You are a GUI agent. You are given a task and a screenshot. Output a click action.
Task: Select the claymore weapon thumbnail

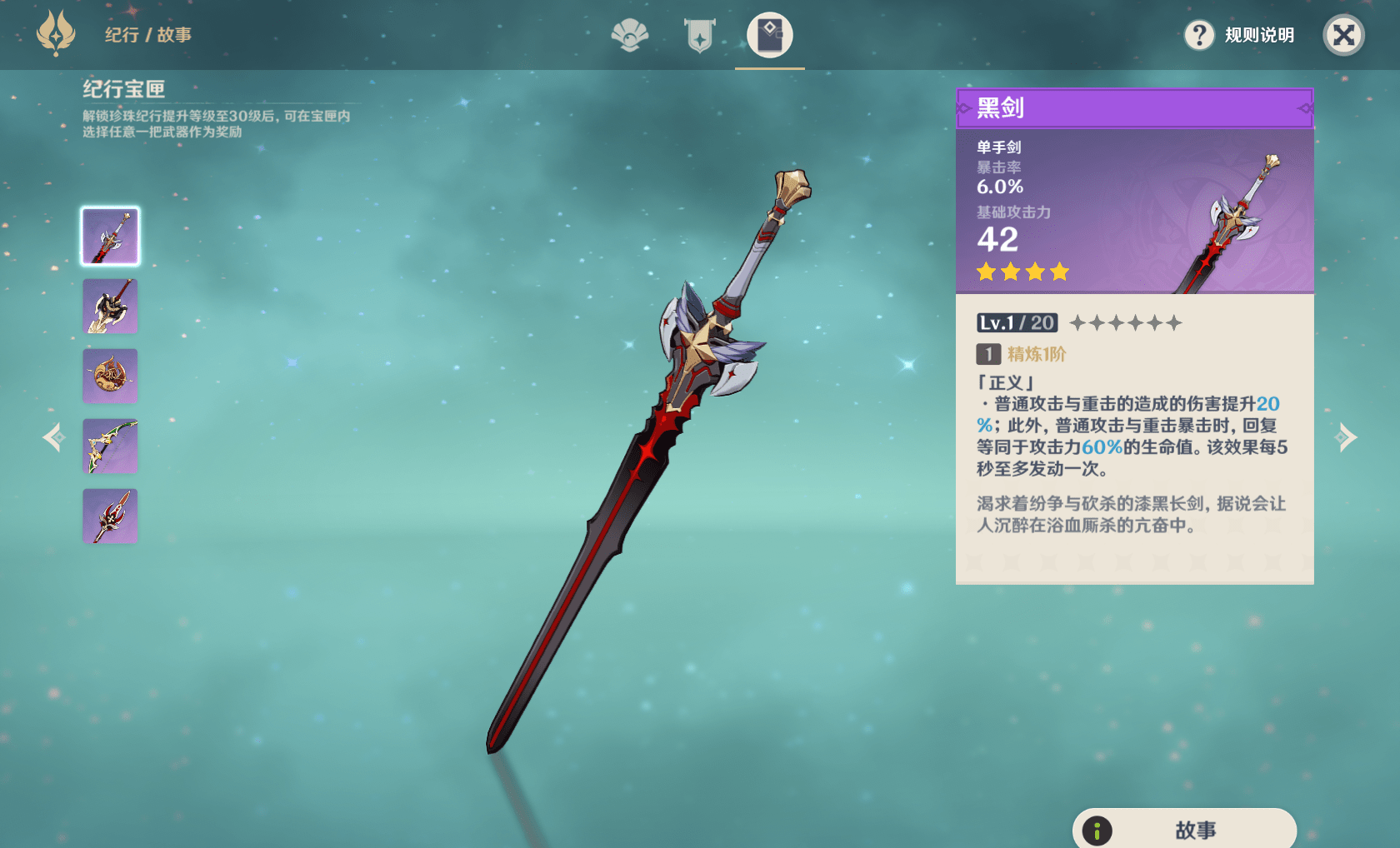pyautogui.click(x=109, y=306)
